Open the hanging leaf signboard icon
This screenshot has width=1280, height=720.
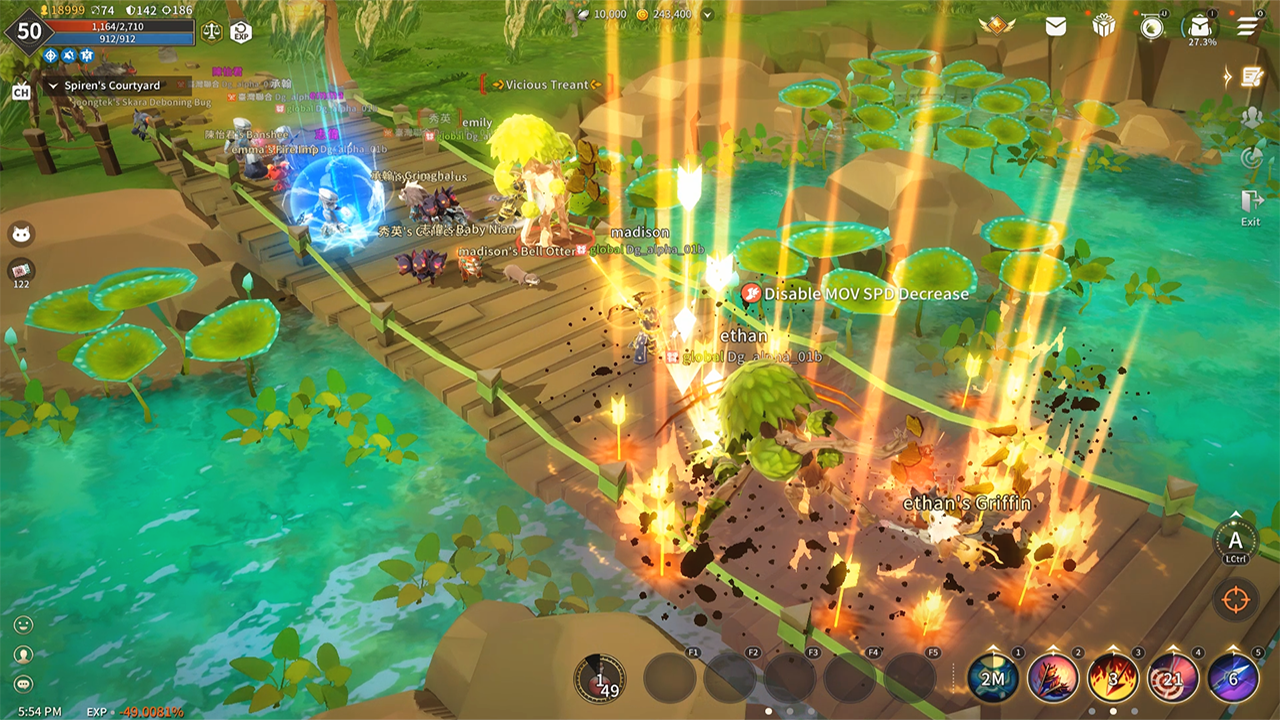1152,26
